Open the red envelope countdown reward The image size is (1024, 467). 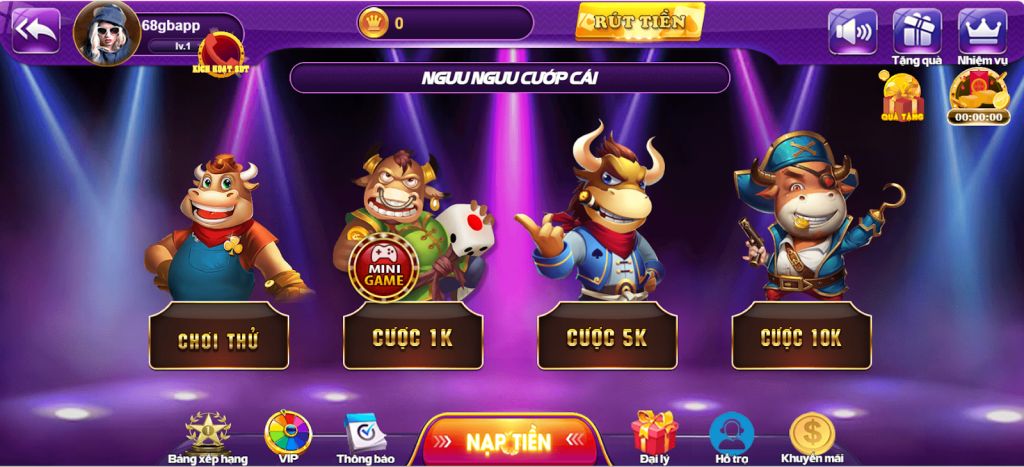coord(979,95)
